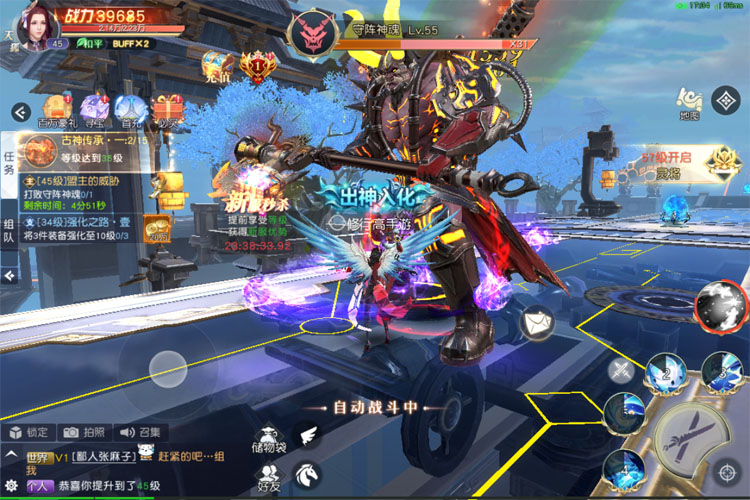Switch to the 组队 team tab
750x500 pixels.
click(x=9, y=232)
